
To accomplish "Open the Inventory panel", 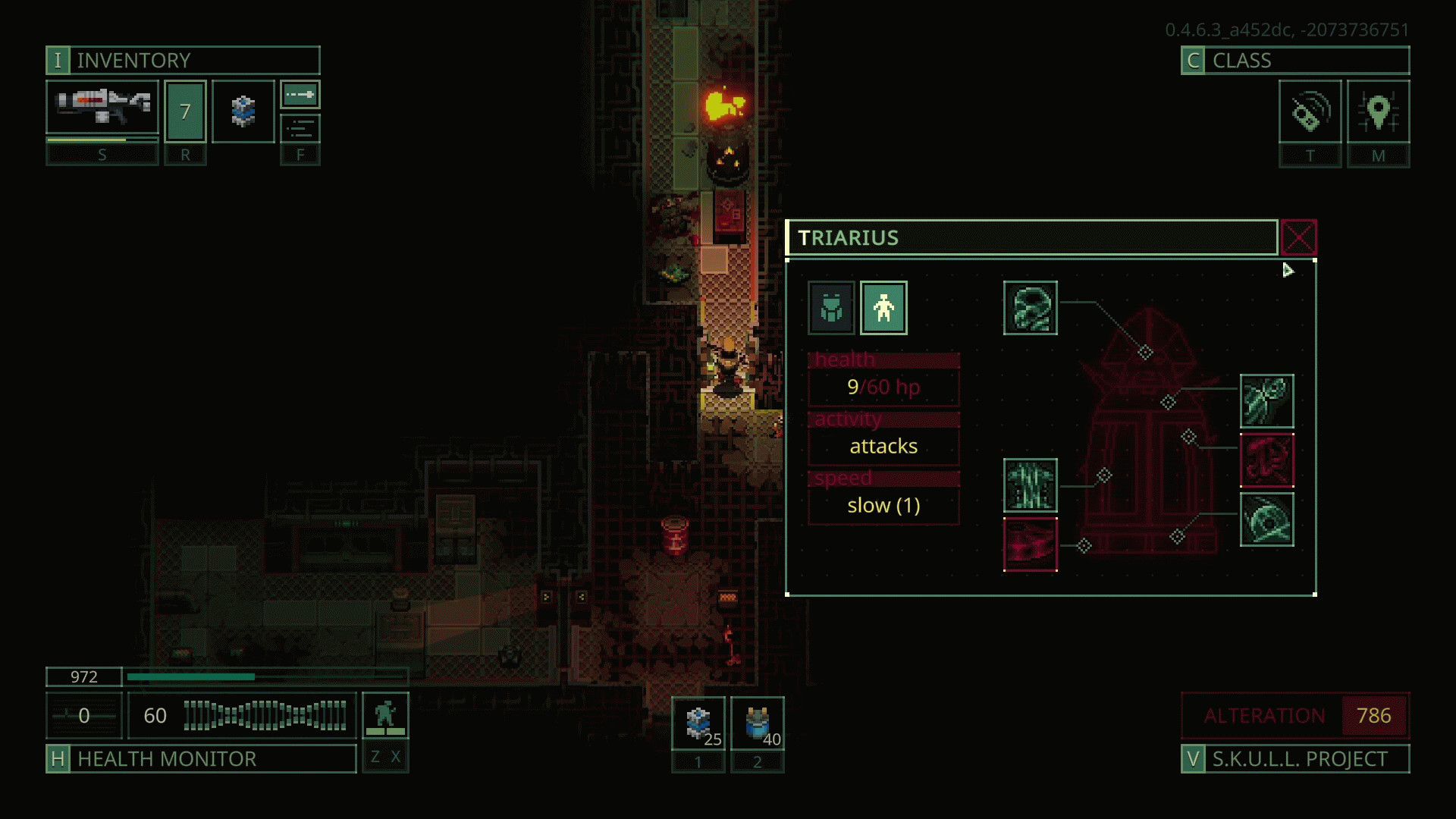I will [182, 61].
